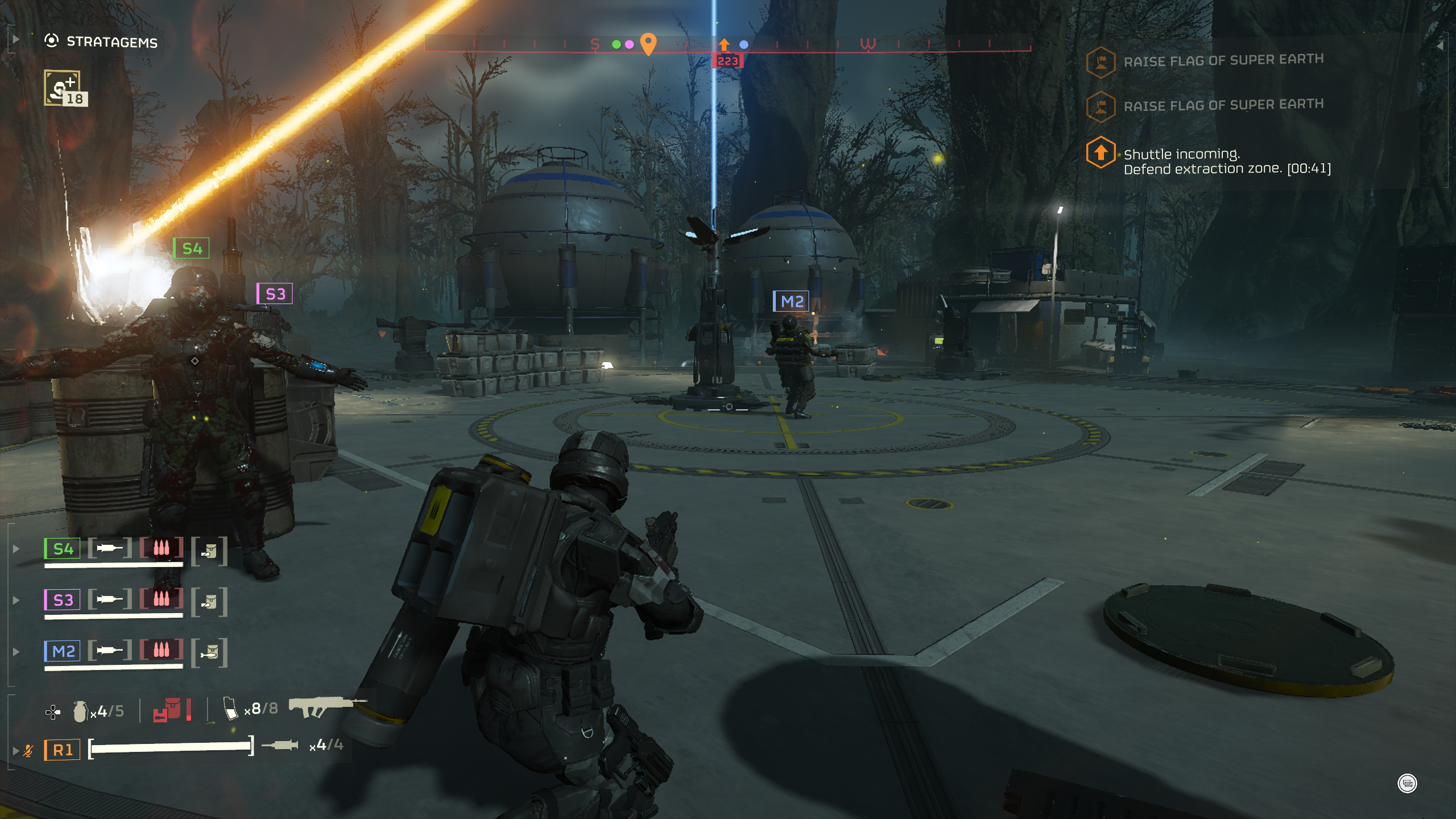
Task: Click the orange R1 player tag
Action: tap(63, 750)
